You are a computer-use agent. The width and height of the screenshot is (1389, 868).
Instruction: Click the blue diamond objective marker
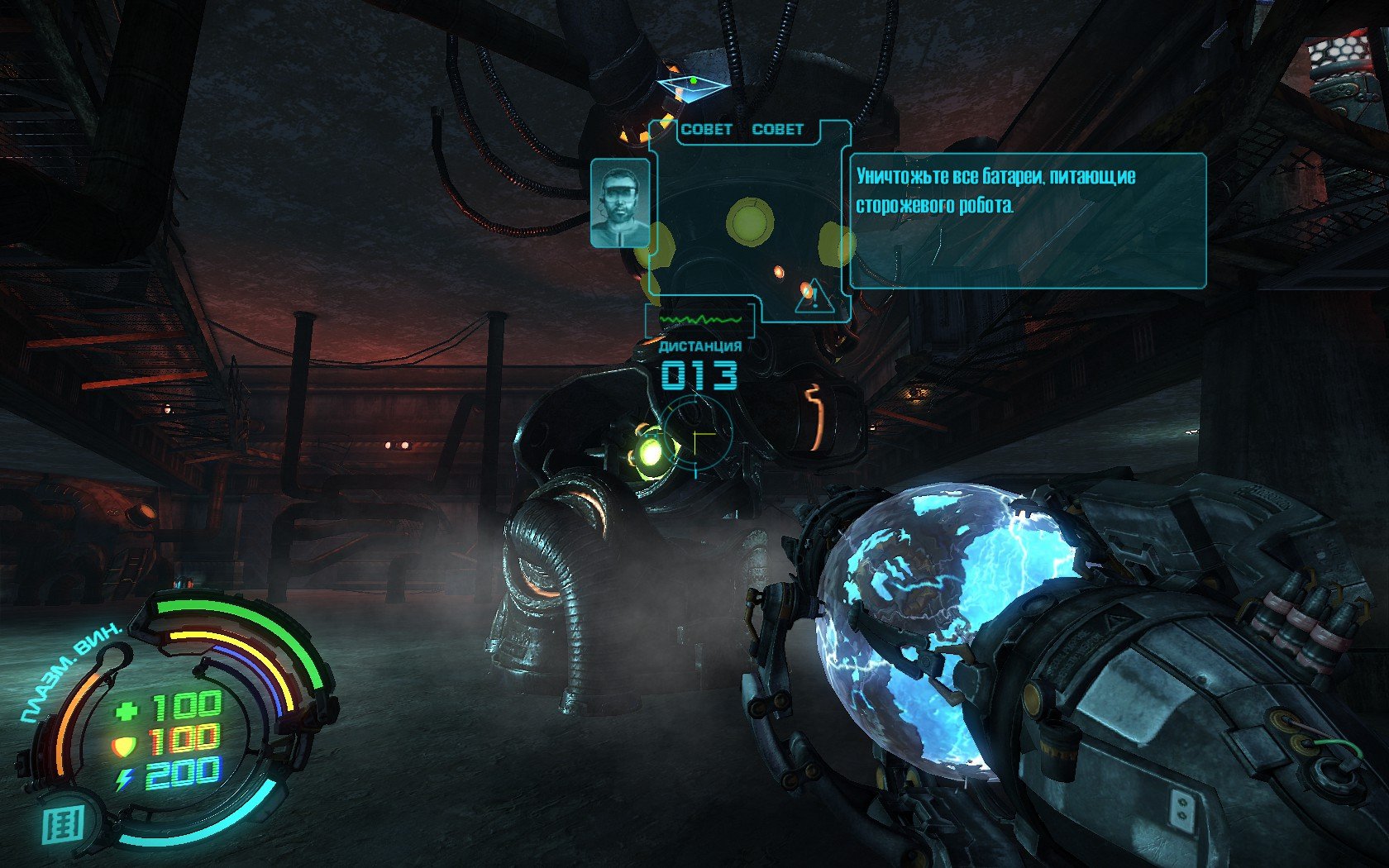click(693, 85)
